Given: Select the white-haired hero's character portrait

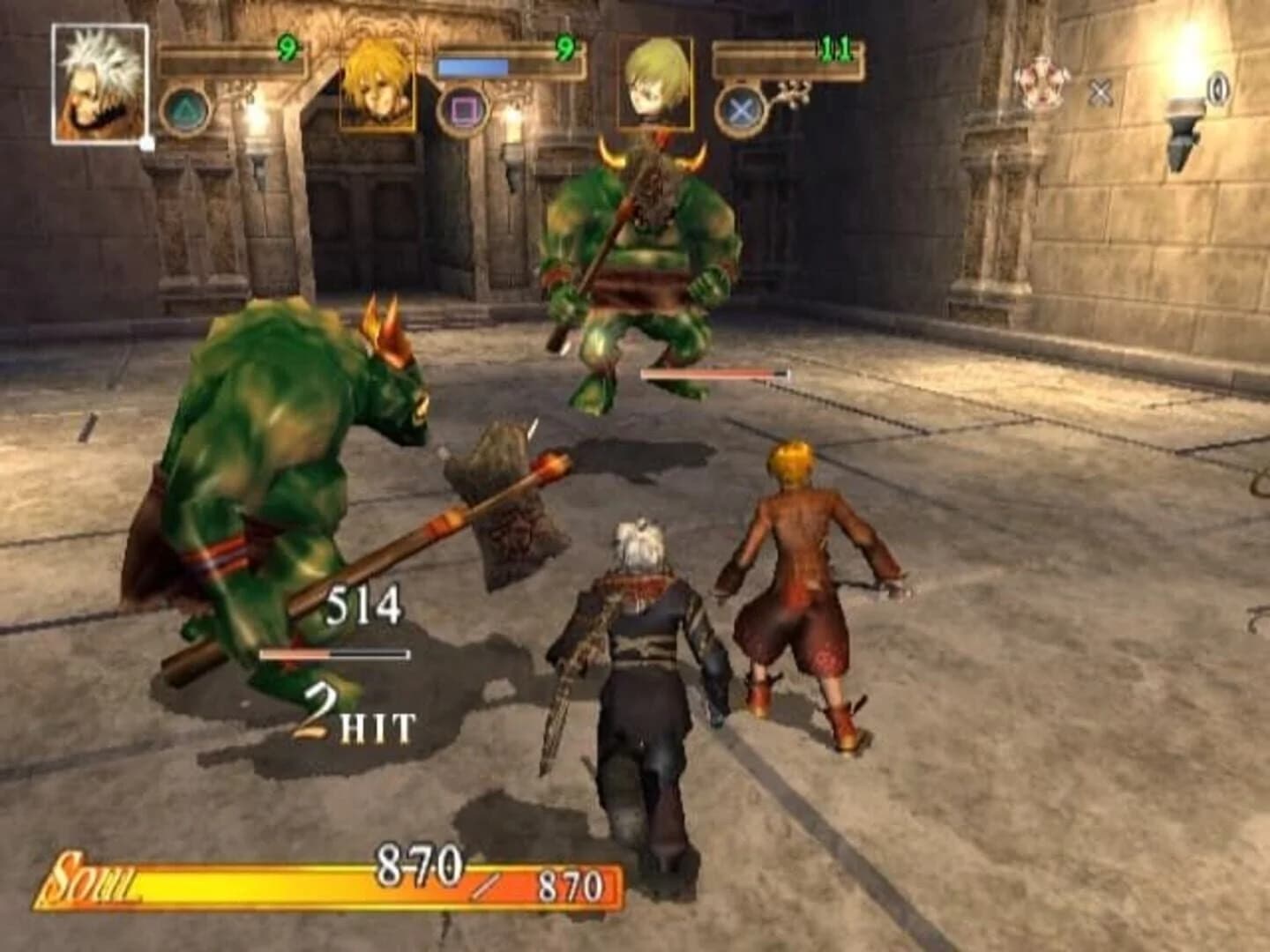Looking at the screenshot, I should [x=98, y=86].
